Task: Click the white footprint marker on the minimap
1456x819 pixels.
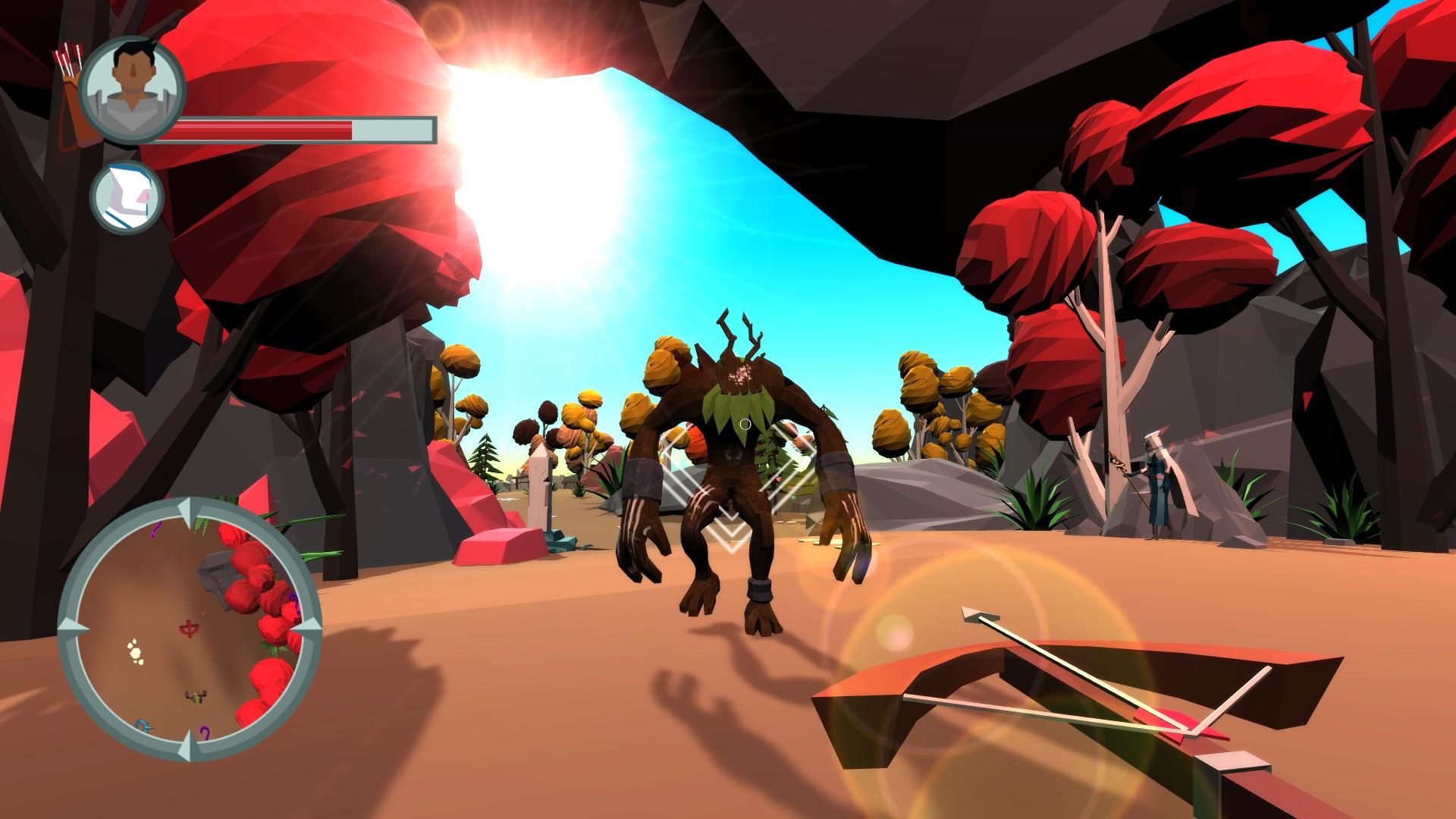Action: pos(136,653)
